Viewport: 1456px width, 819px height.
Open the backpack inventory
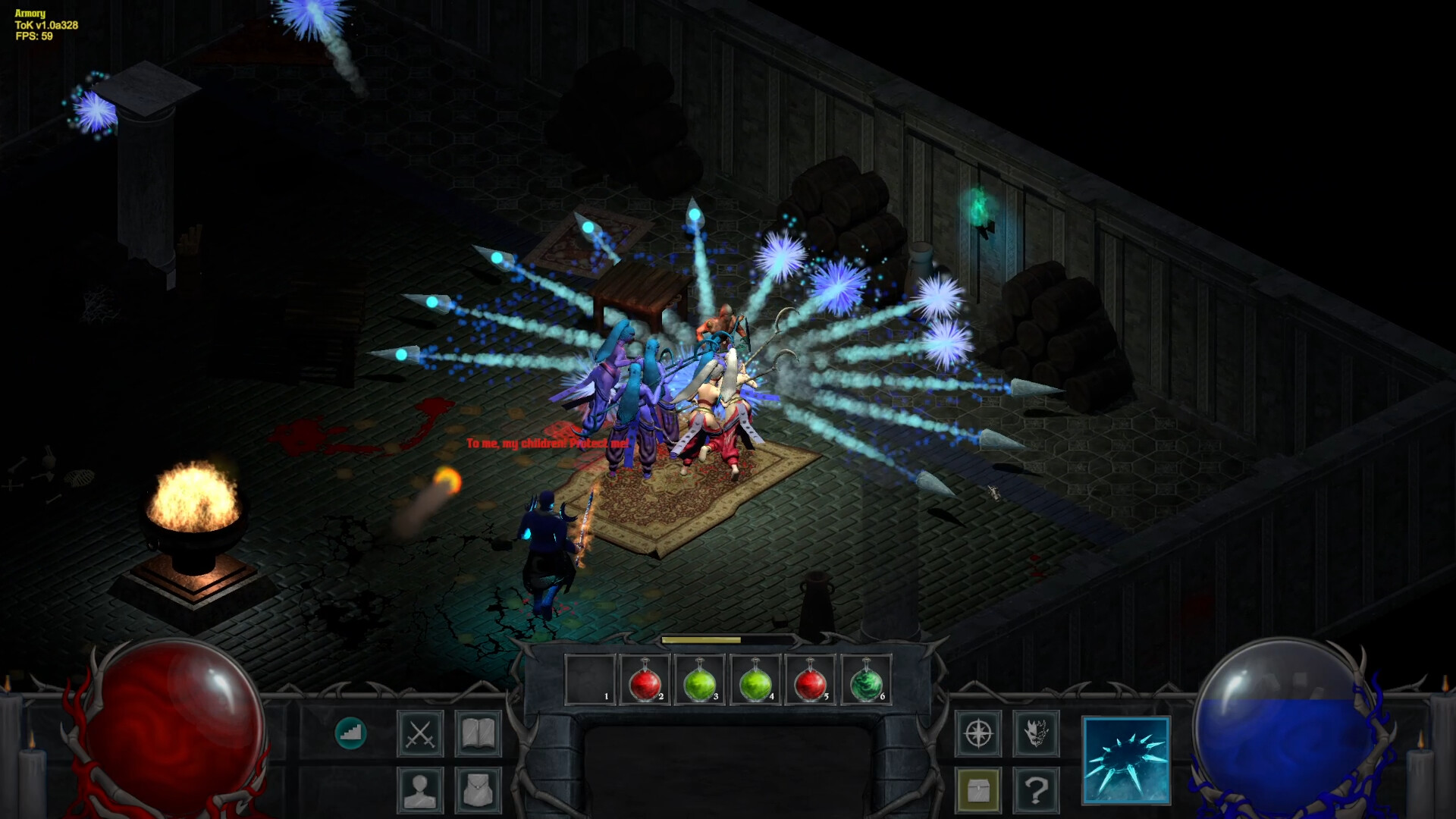click(x=478, y=790)
